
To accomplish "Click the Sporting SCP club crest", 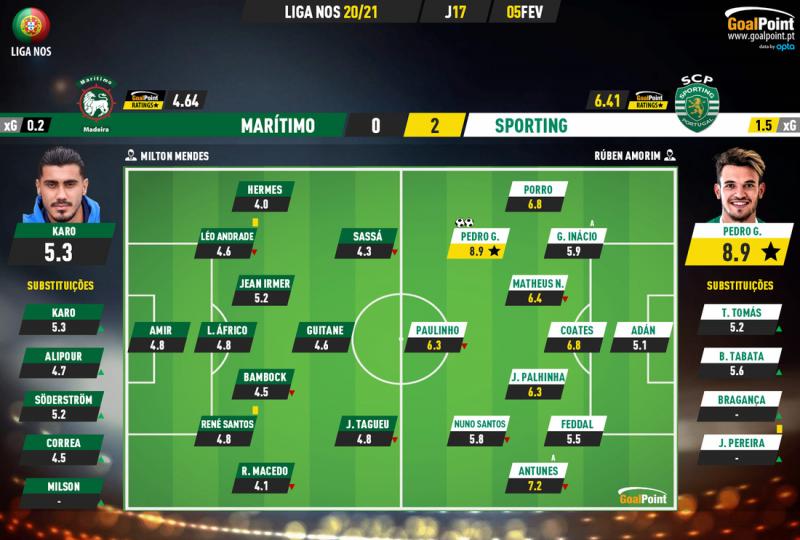I will click(x=696, y=98).
